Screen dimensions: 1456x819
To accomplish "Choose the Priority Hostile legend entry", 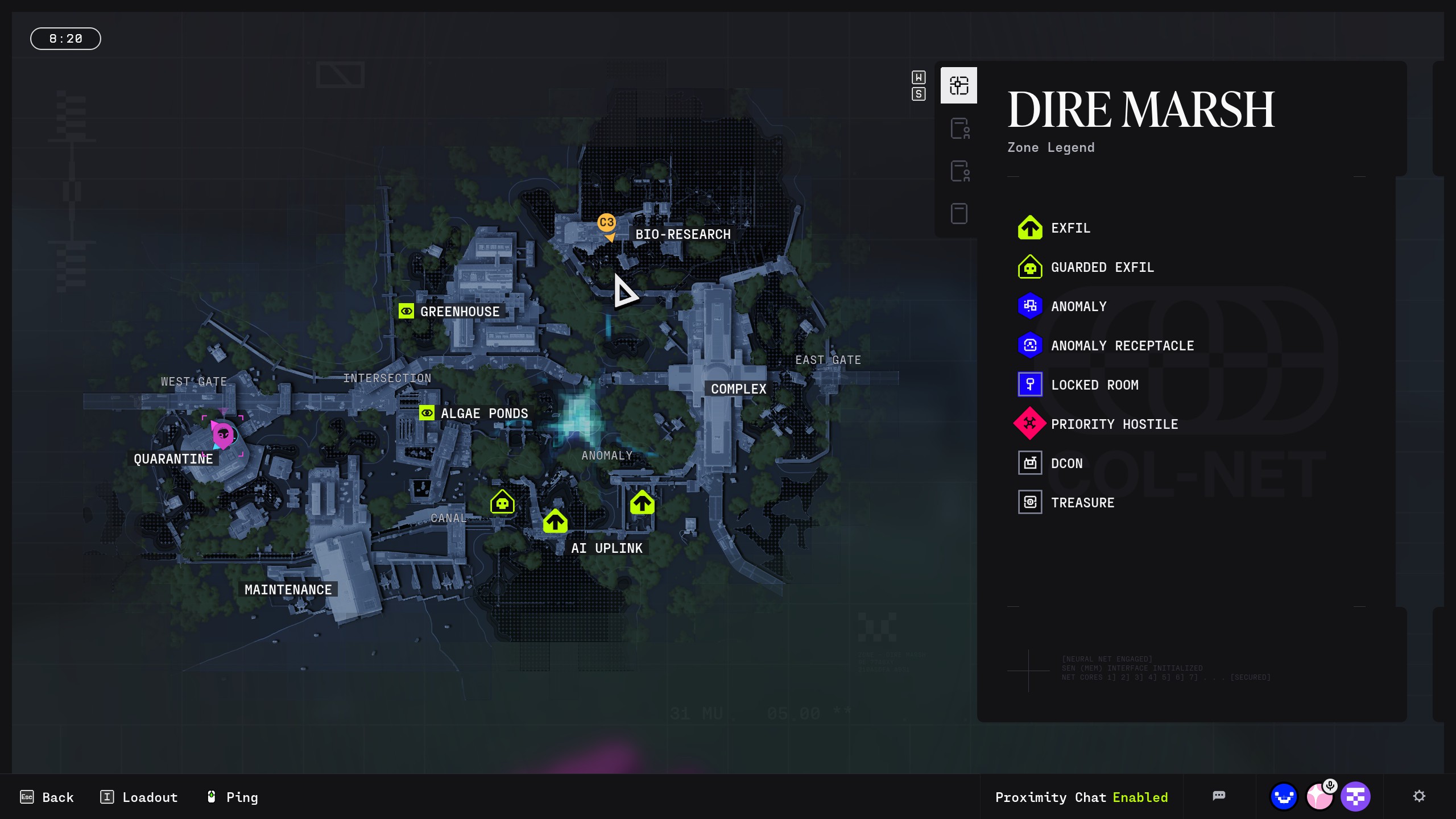I will (1114, 424).
